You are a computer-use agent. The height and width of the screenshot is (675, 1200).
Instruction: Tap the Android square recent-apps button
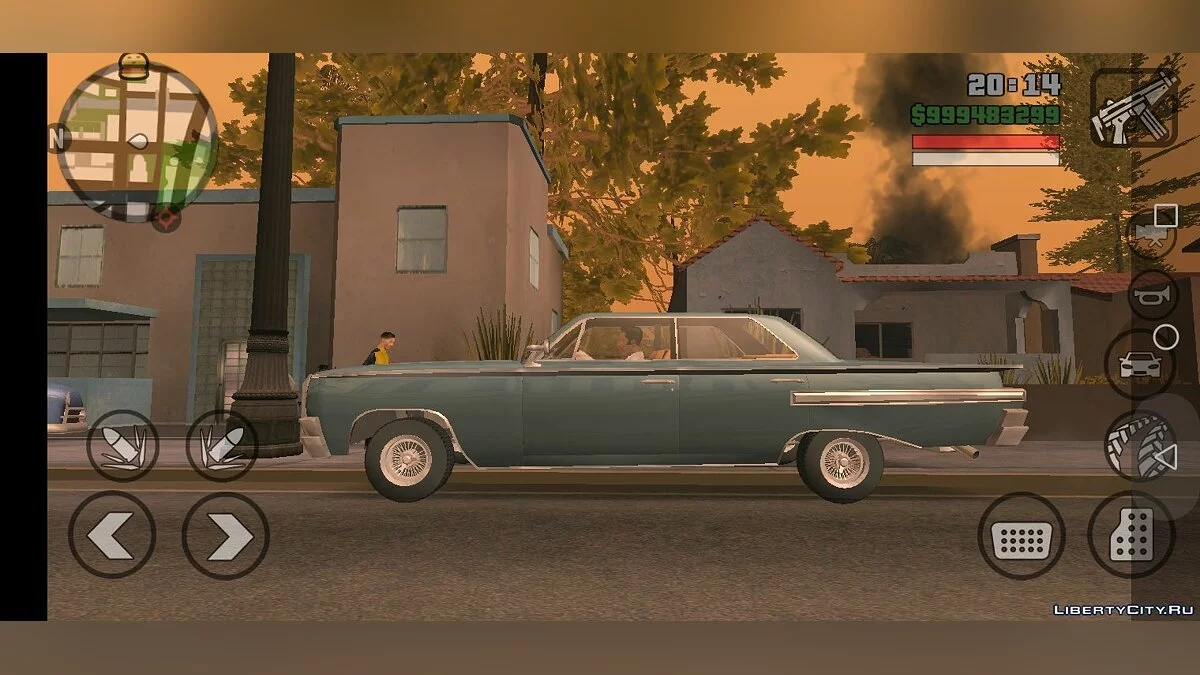click(1166, 215)
